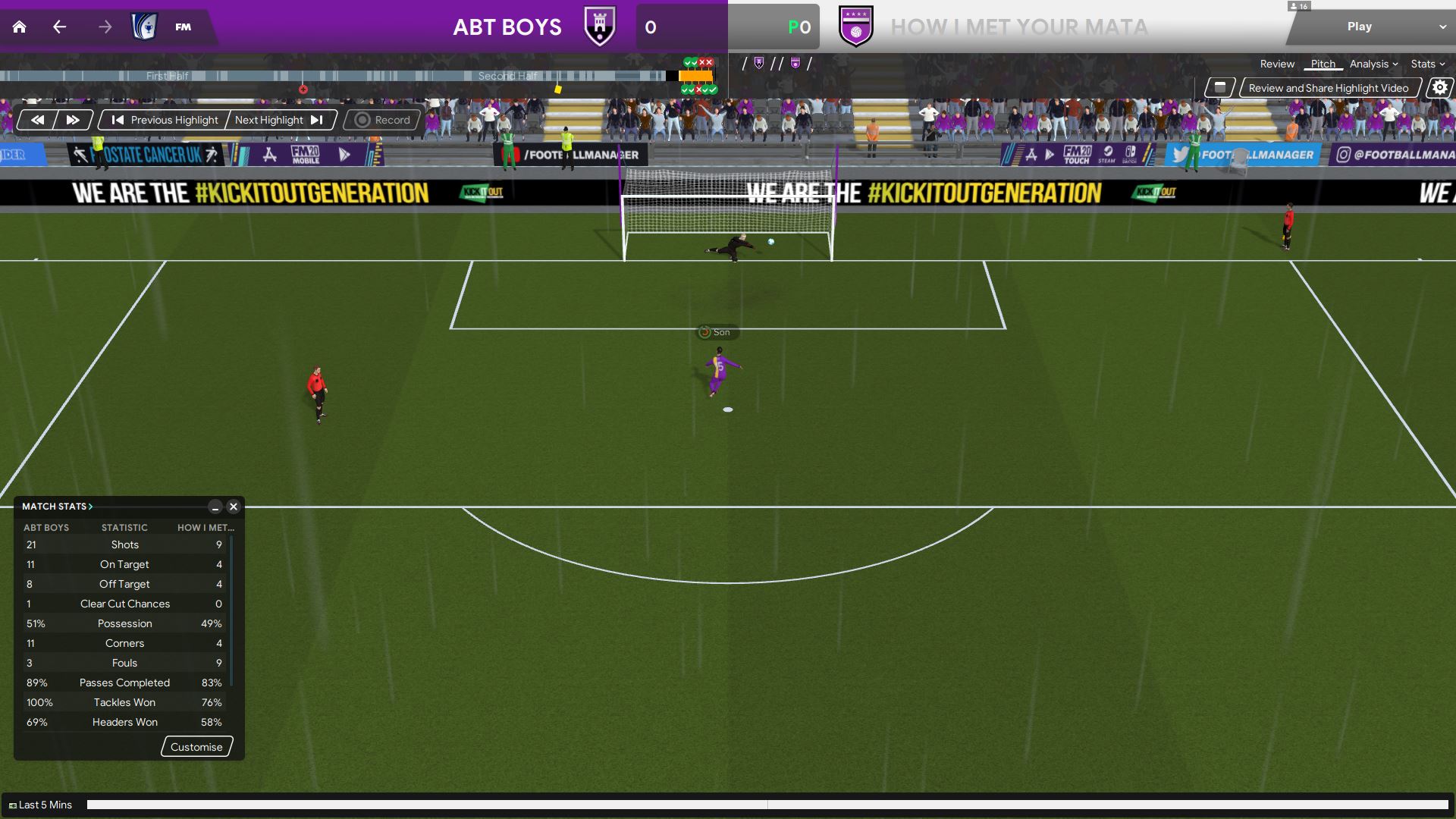
Task: Rewind the match replay
Action: pos(37,120)
